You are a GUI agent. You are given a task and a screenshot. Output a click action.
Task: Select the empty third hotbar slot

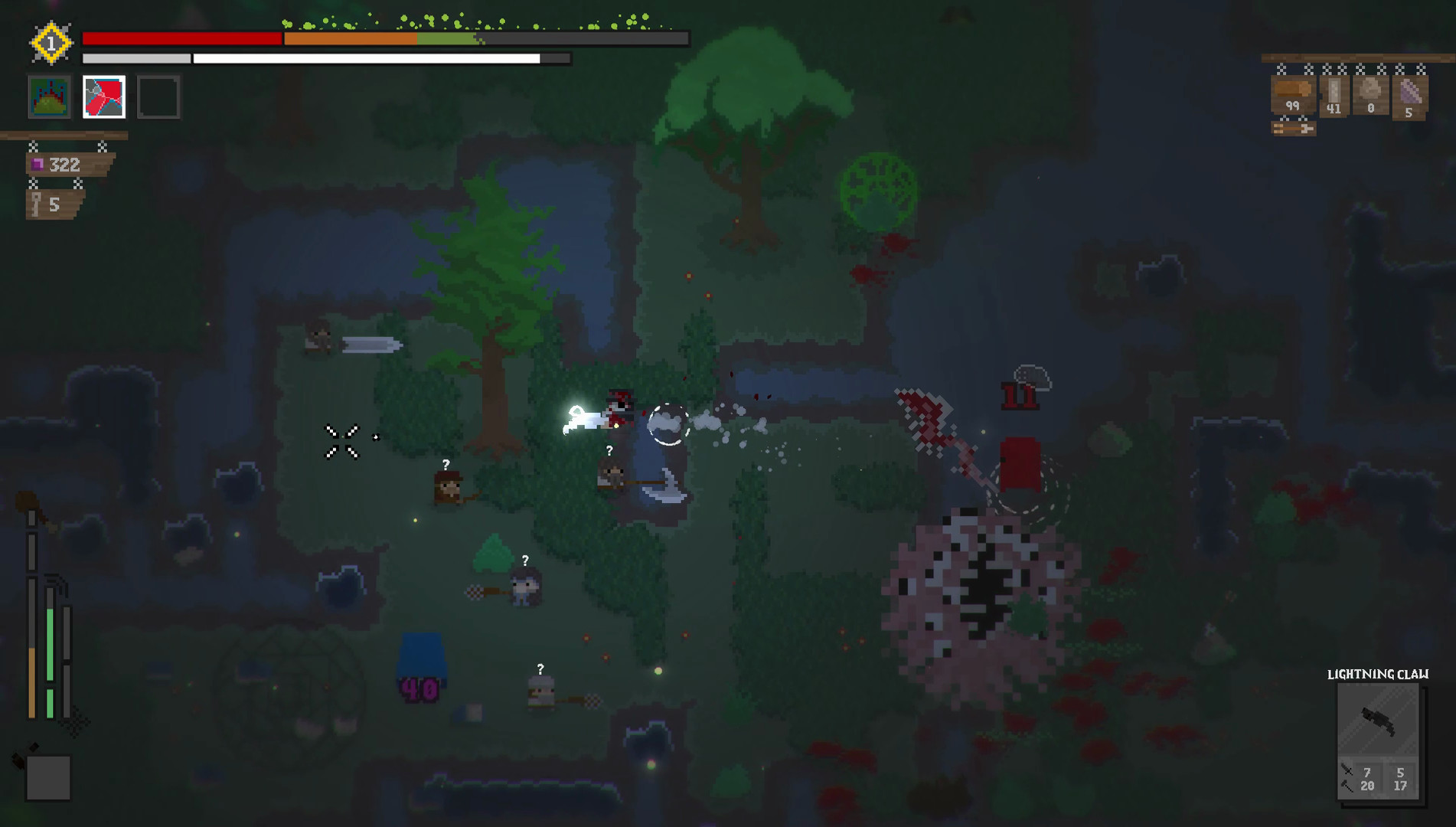158,96
